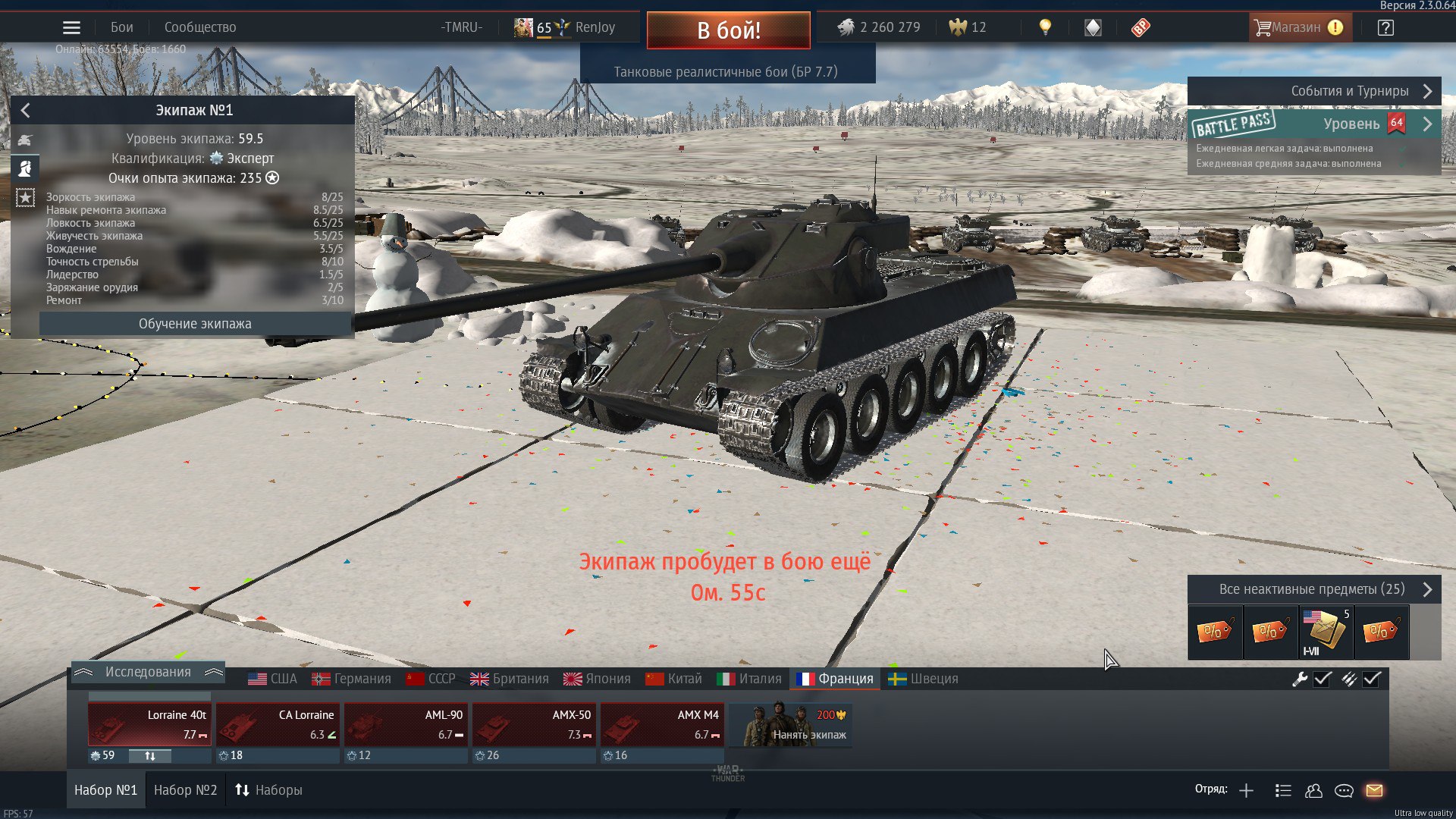The image size is (1456, 819).
Task: Select the CA Lorraine vehicle slot
Action: point(278,724)
